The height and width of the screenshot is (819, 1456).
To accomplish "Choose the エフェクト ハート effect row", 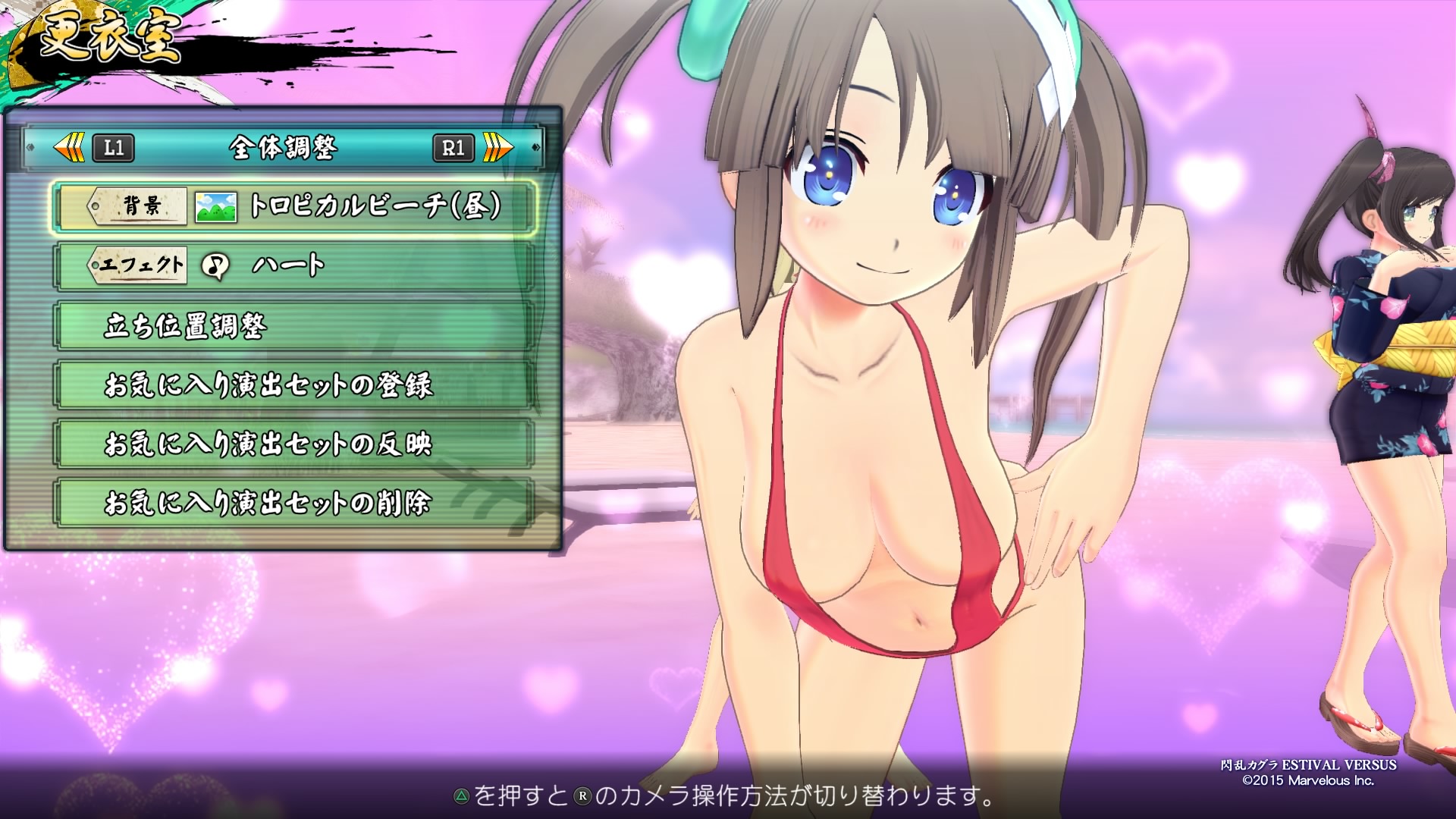I will tap(296, 265).
